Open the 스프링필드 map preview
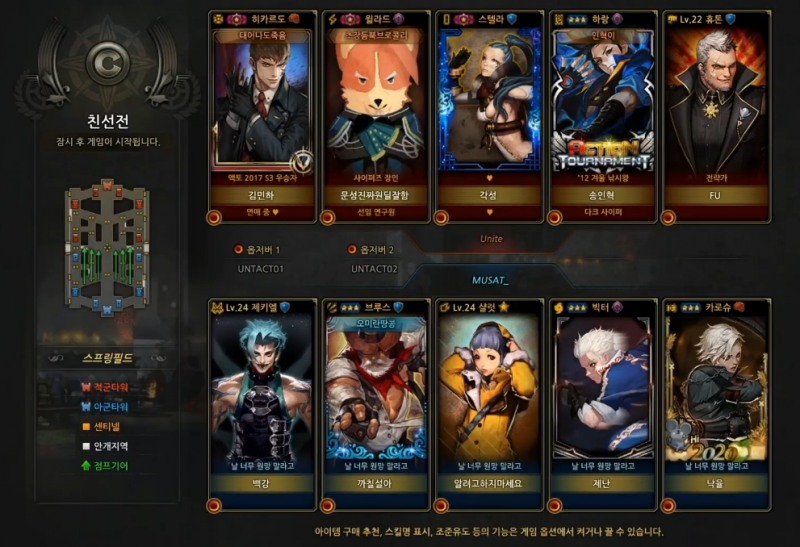 107,247
